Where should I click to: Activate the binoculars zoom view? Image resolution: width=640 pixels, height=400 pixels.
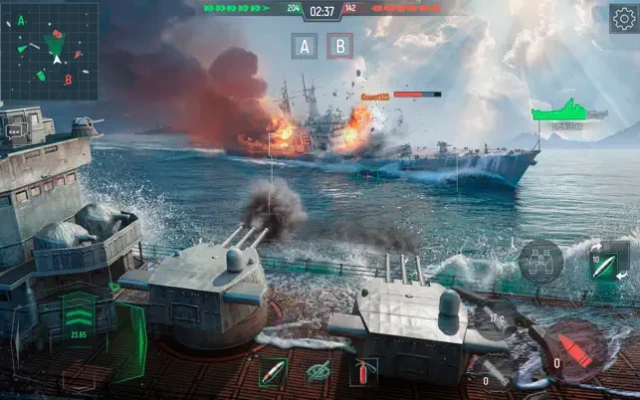[x=540, y=260]
